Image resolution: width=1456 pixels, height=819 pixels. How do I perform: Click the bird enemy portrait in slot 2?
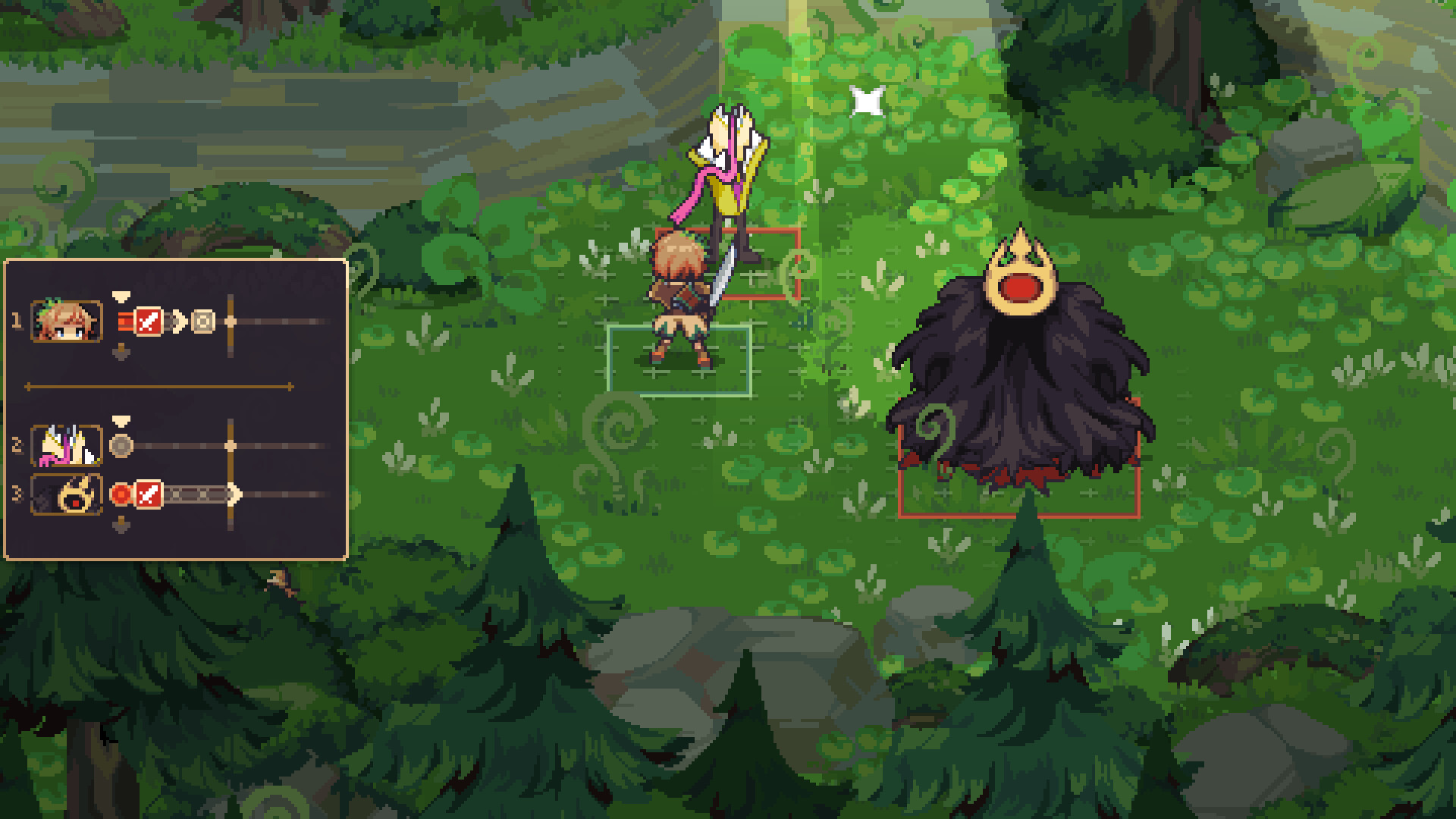pos(67,444)
